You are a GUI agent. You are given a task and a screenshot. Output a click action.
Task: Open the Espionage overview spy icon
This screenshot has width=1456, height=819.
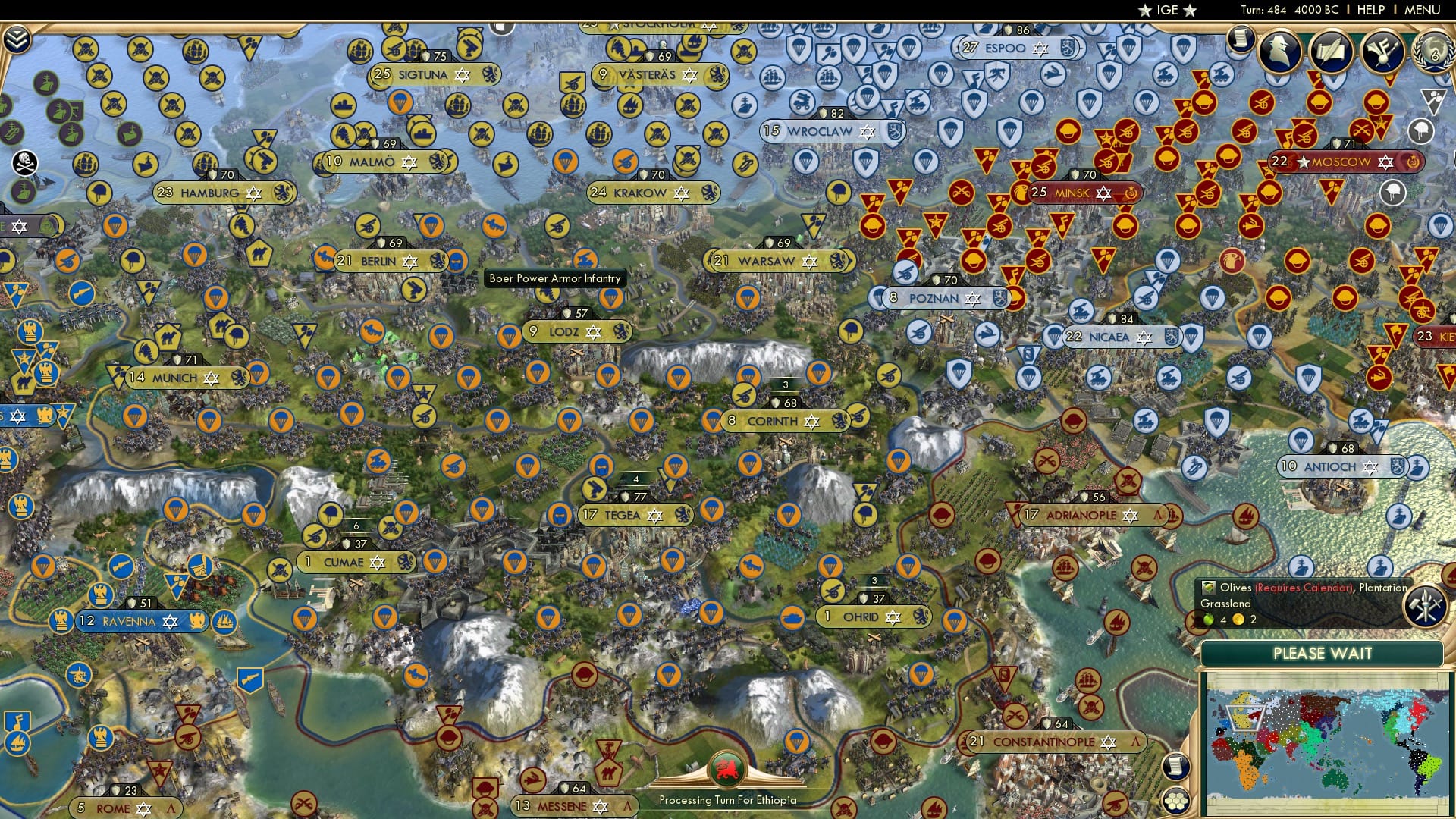(x=1279, y=50)
